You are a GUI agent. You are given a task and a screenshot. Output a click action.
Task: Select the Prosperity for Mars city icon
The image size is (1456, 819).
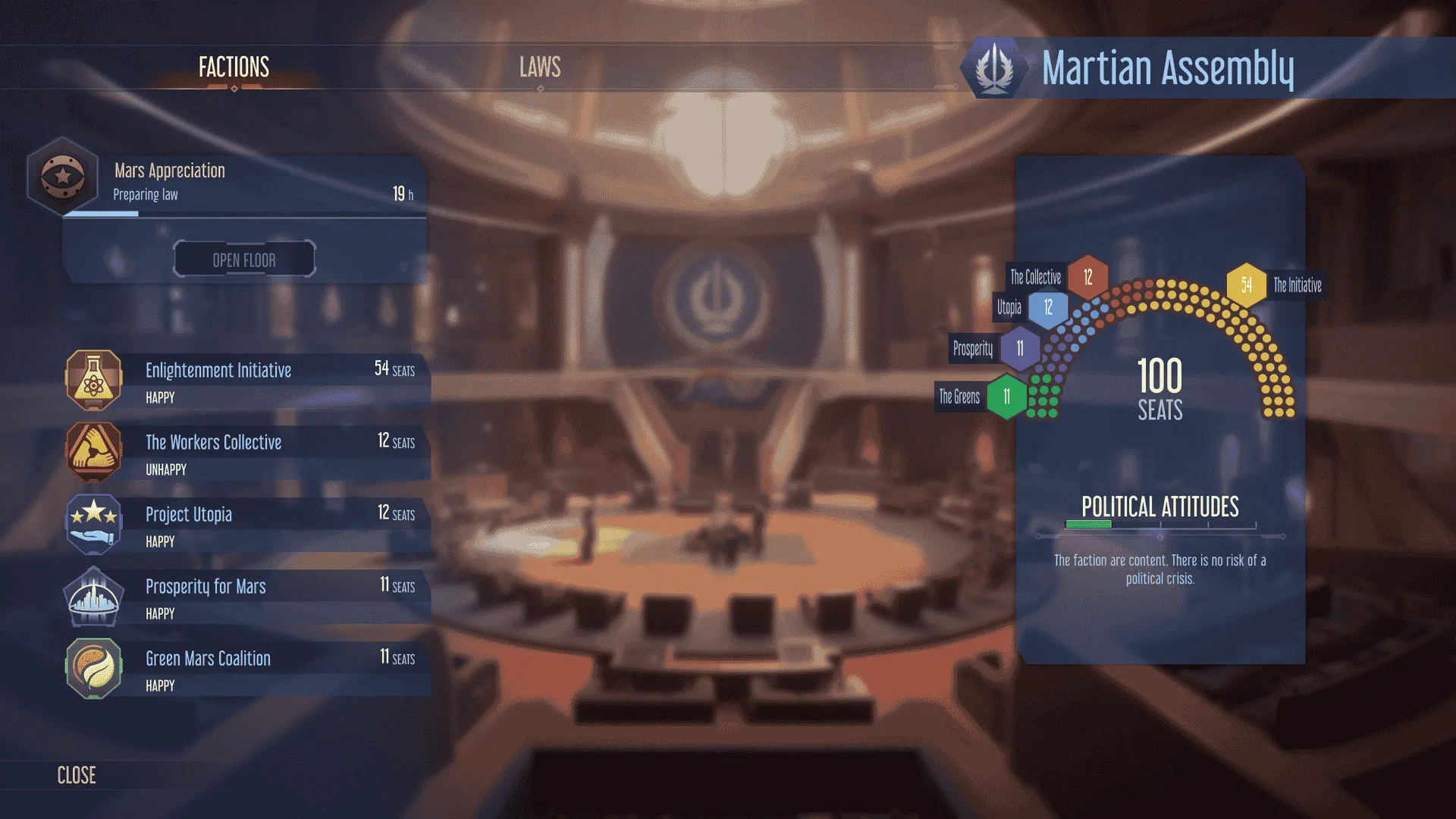tap(93, 596)
